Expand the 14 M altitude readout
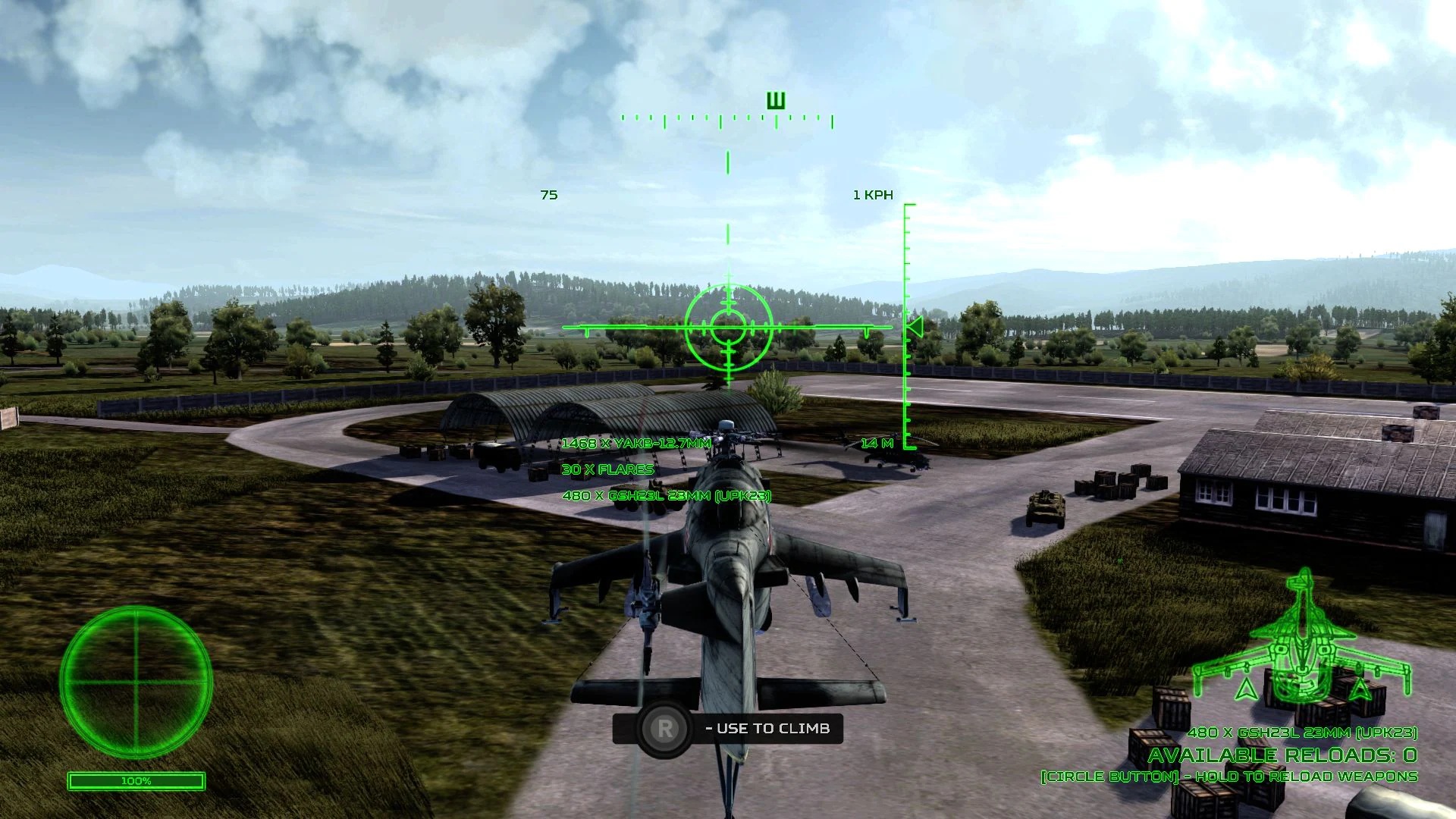 pos(876,442)
